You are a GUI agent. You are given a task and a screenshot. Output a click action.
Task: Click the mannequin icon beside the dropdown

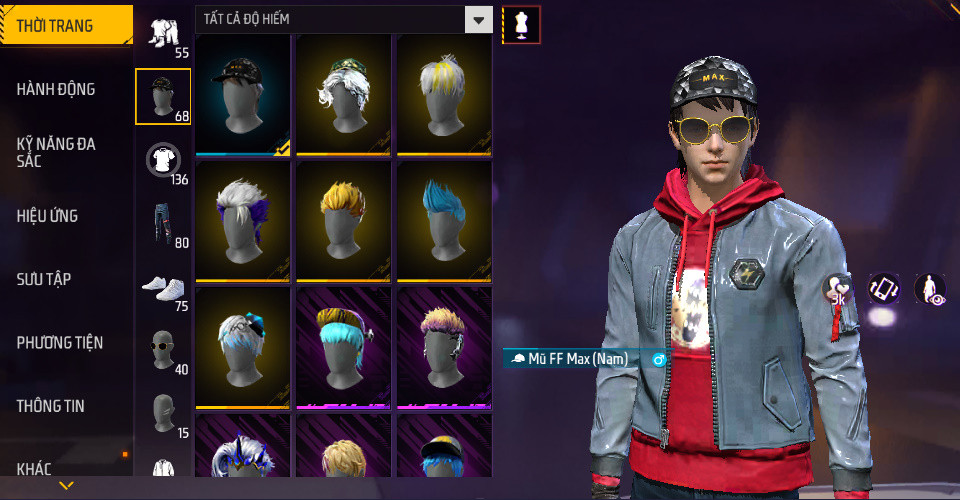click(x=520, y=24)
